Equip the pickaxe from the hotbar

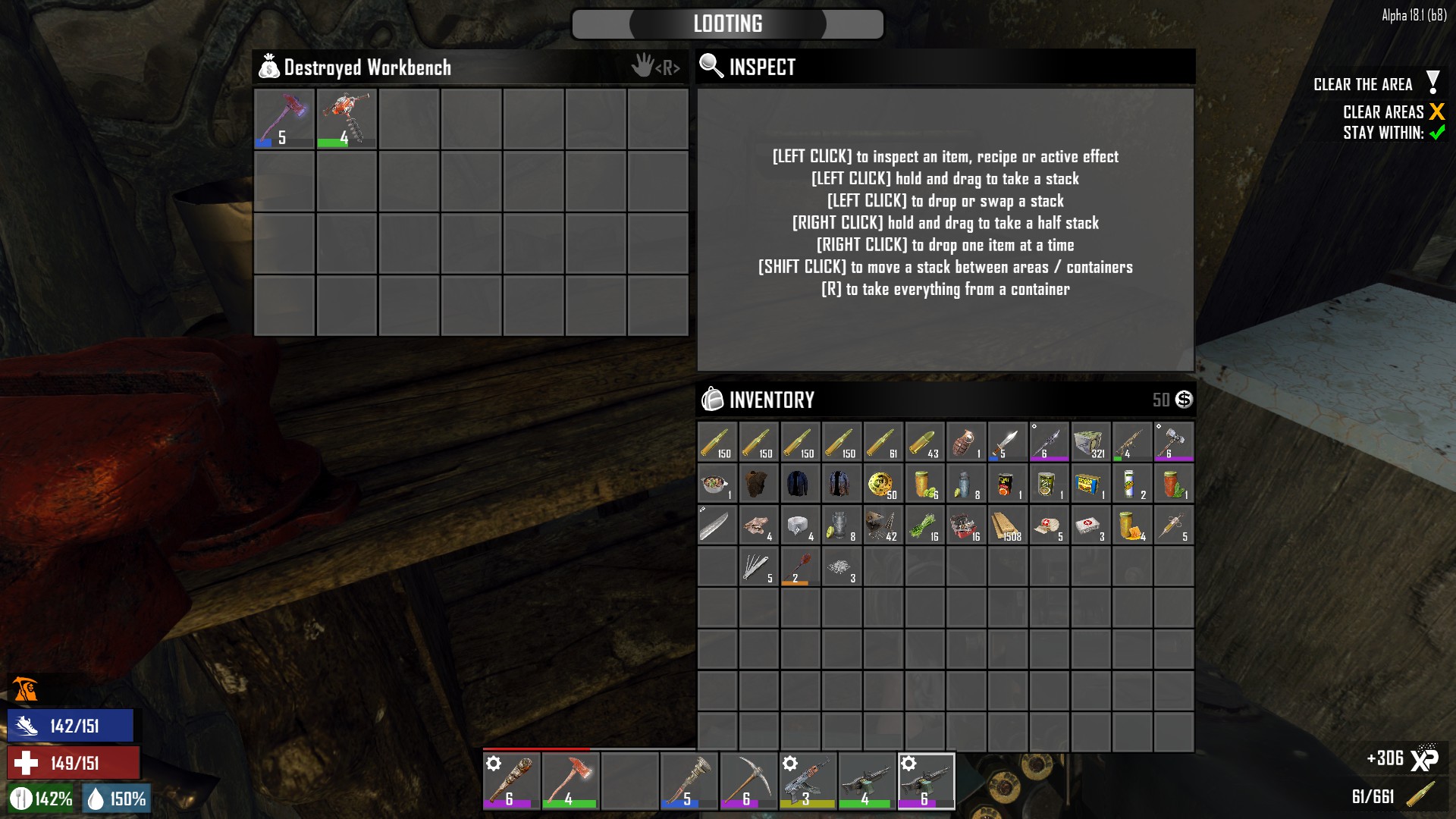tap(748, 781)
